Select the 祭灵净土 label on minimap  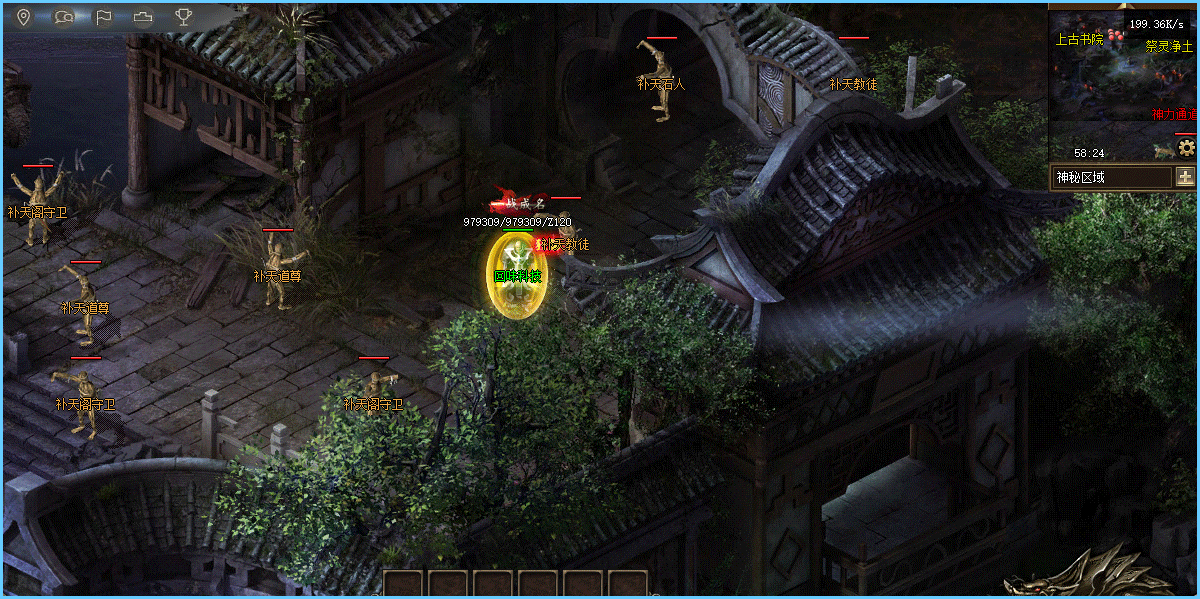(x=1170, y=45)
